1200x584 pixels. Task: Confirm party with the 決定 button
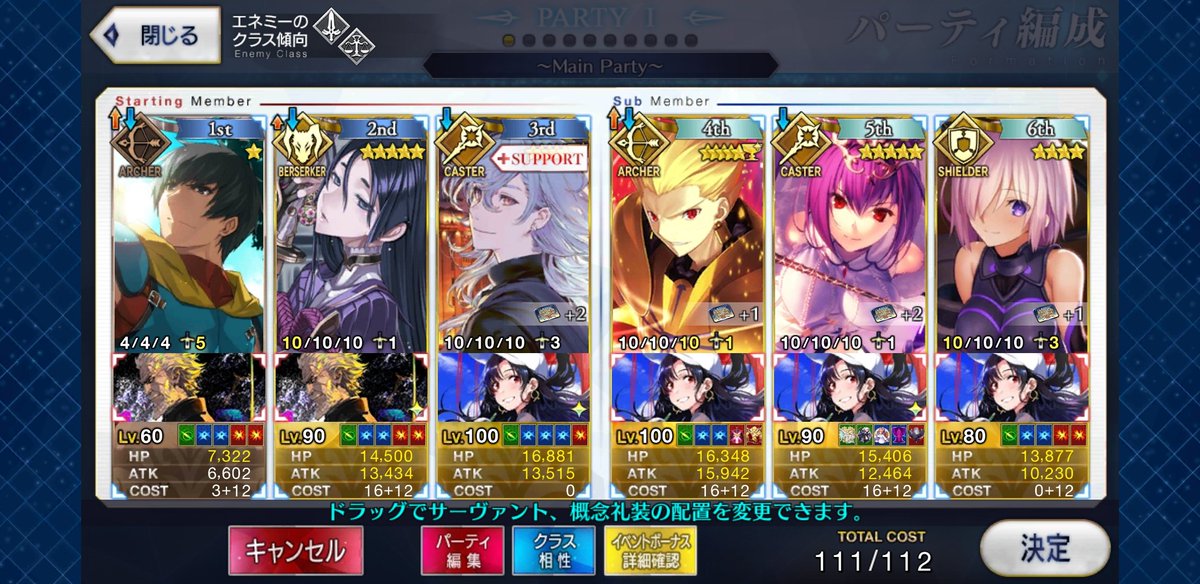(x=1046, y=548)
